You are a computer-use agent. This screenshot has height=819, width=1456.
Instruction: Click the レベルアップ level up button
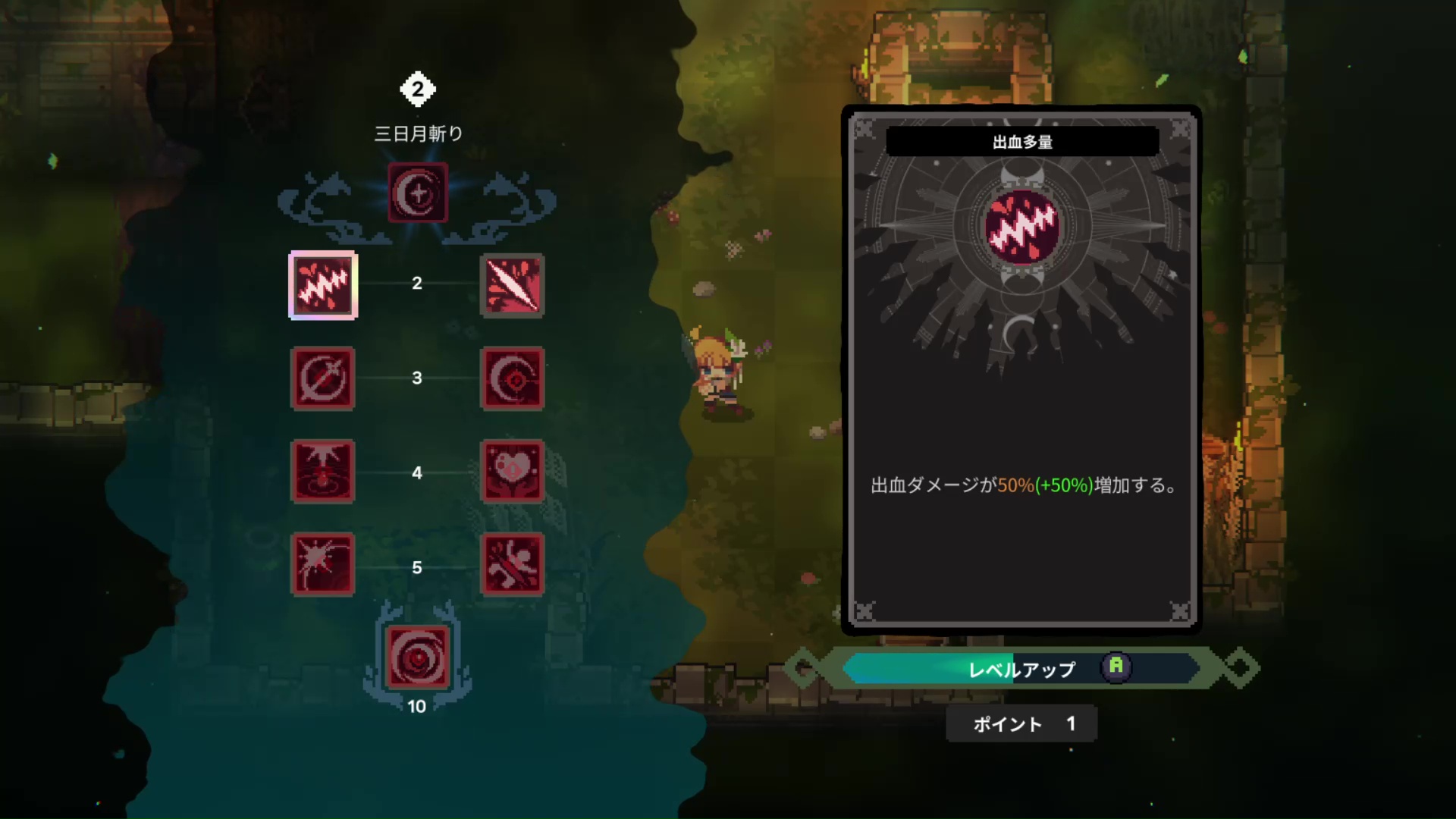pos(1021,669)
